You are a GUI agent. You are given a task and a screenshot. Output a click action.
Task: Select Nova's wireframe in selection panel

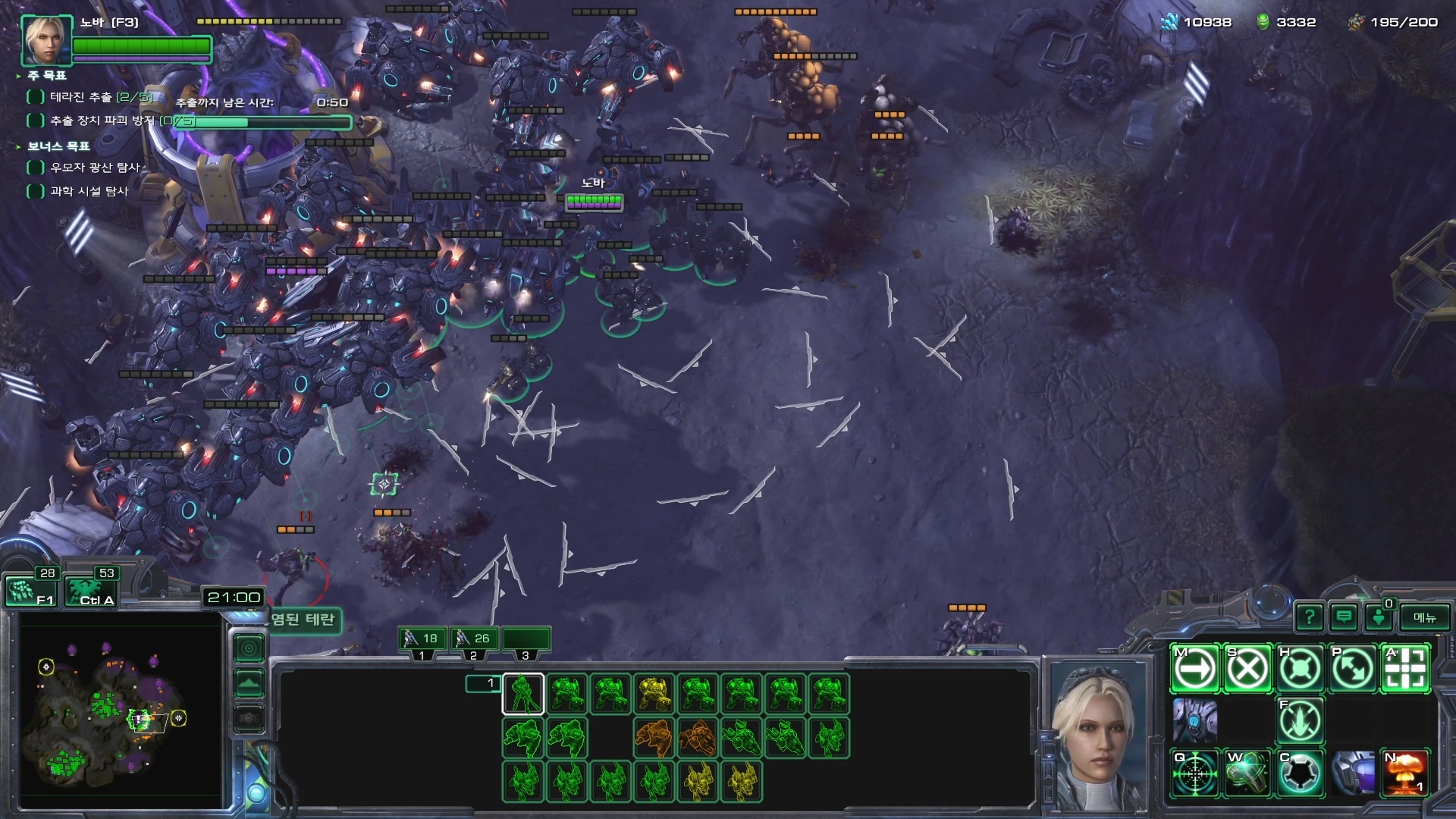pos(523,694)
